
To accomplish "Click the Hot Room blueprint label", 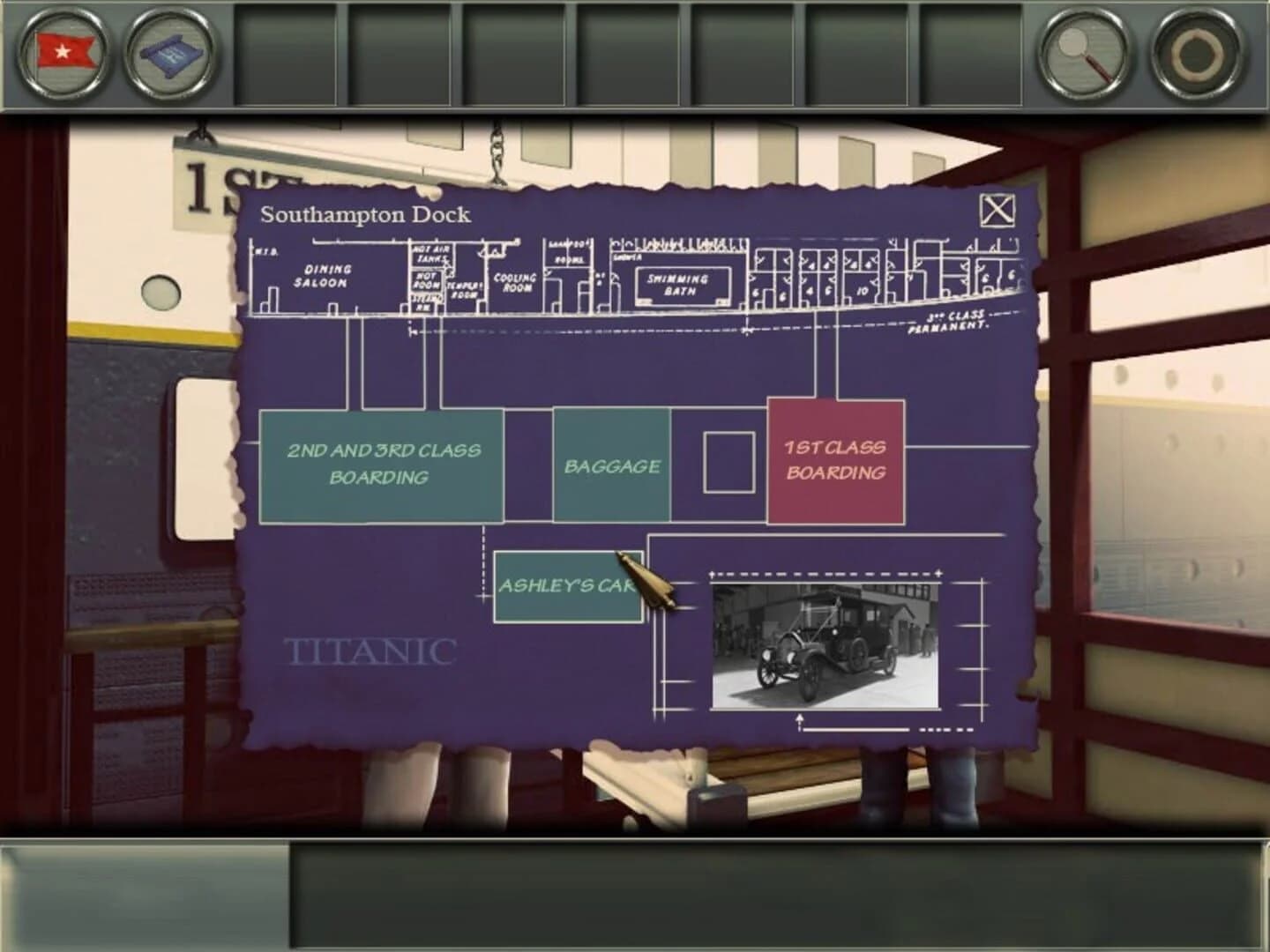I will click(x=427, y=279).
